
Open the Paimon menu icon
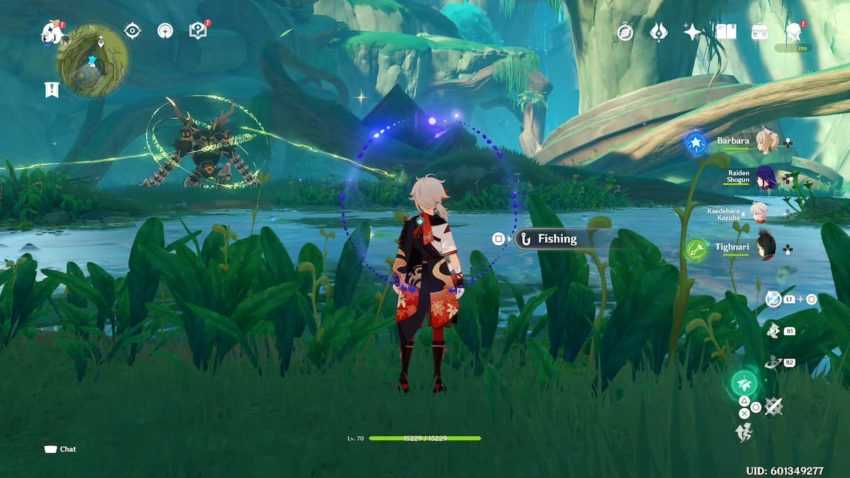[x=52, y=32]
